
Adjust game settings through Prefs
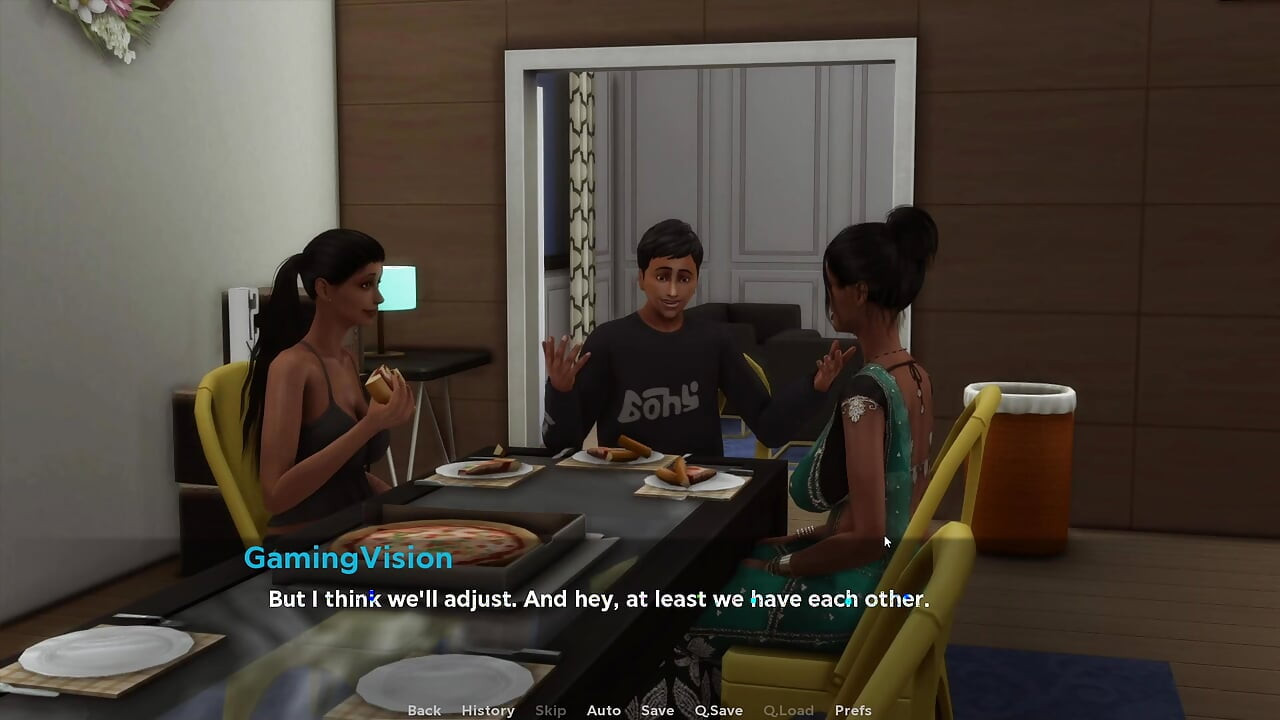point(851,710)
